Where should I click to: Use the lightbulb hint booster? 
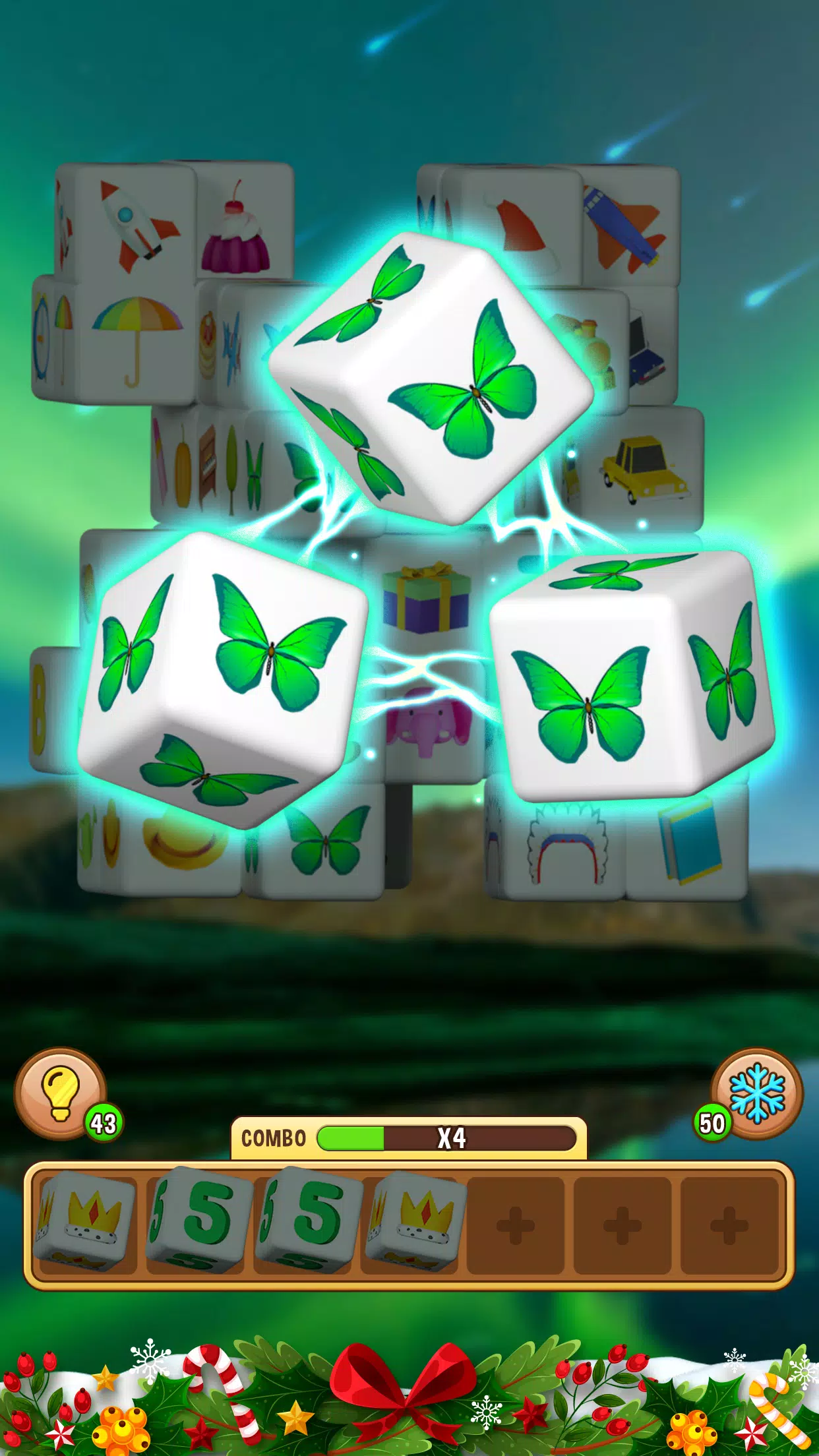pyautogui.click(x=61, y=1093)
